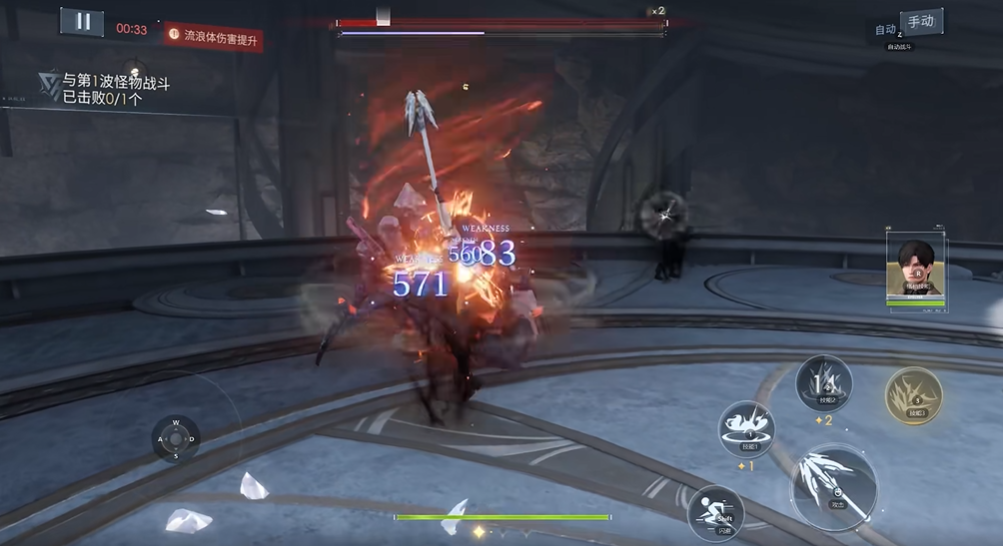Open the 流浪体伤害提升 buff notice
The image size is (1003, 546).
click(x=213, y=35)
